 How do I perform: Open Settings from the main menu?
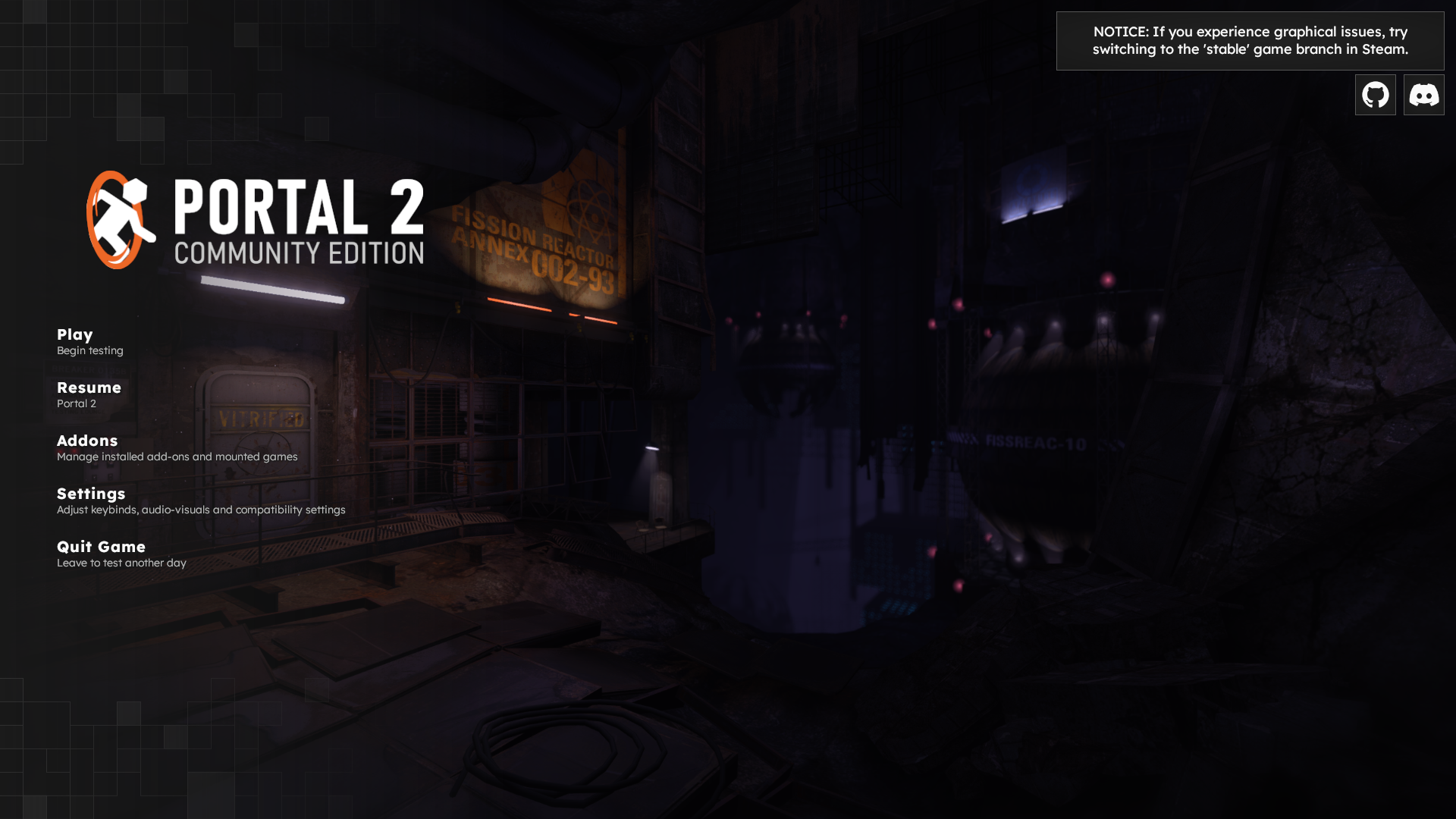pos(91,494)
